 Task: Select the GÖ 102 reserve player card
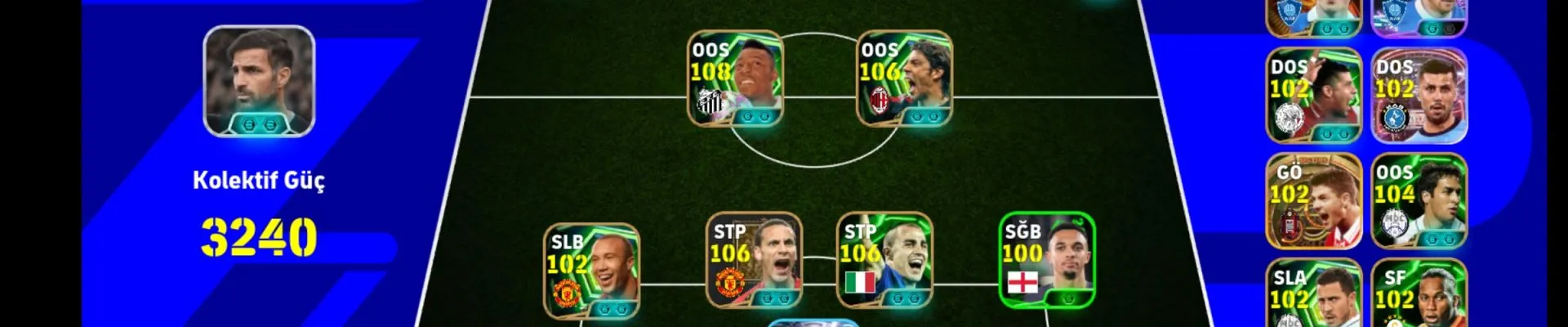pyautogui.click(x=1313, y=201)
